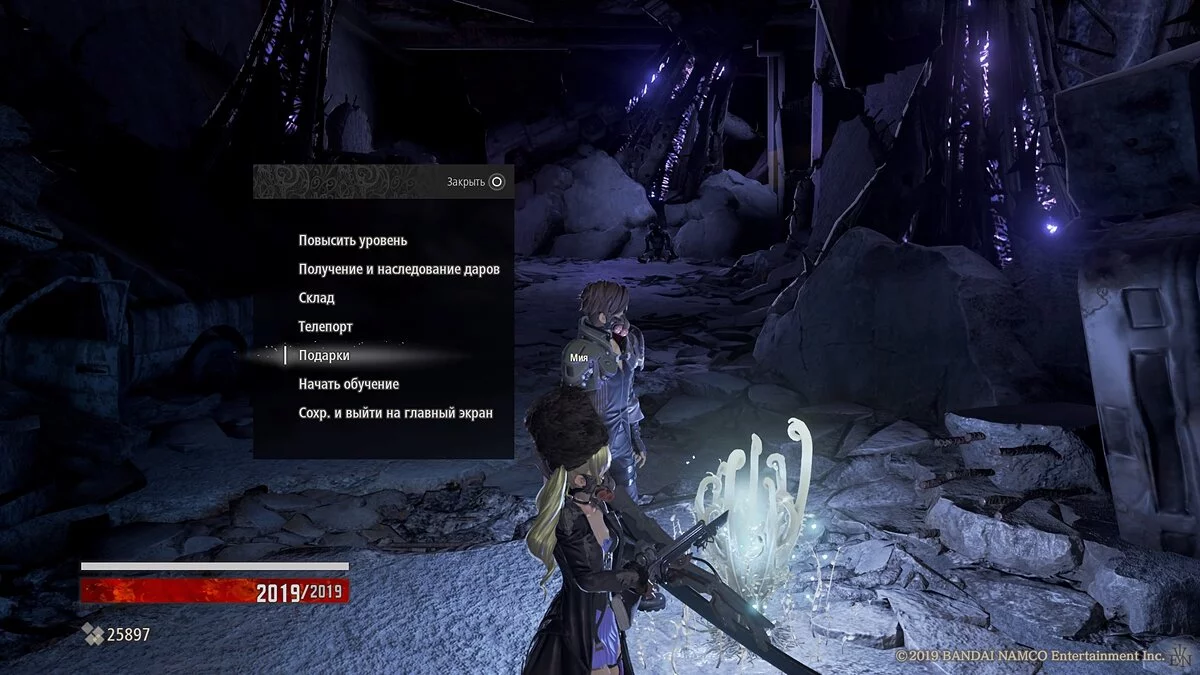Select the highlighted 'Подарки' entry

[x=324, y=355]
